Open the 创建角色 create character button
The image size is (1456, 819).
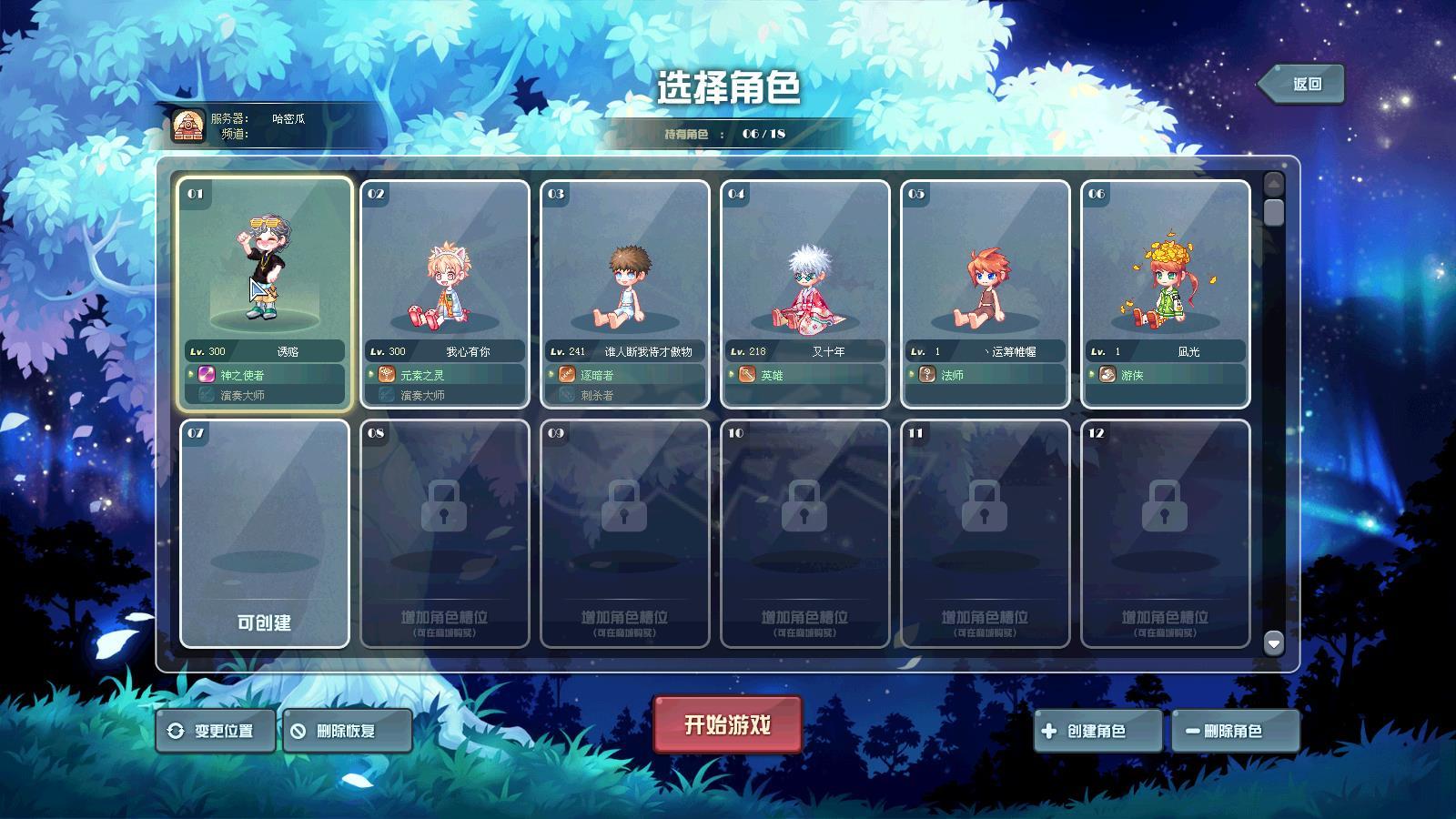(x=1097, y=731)
